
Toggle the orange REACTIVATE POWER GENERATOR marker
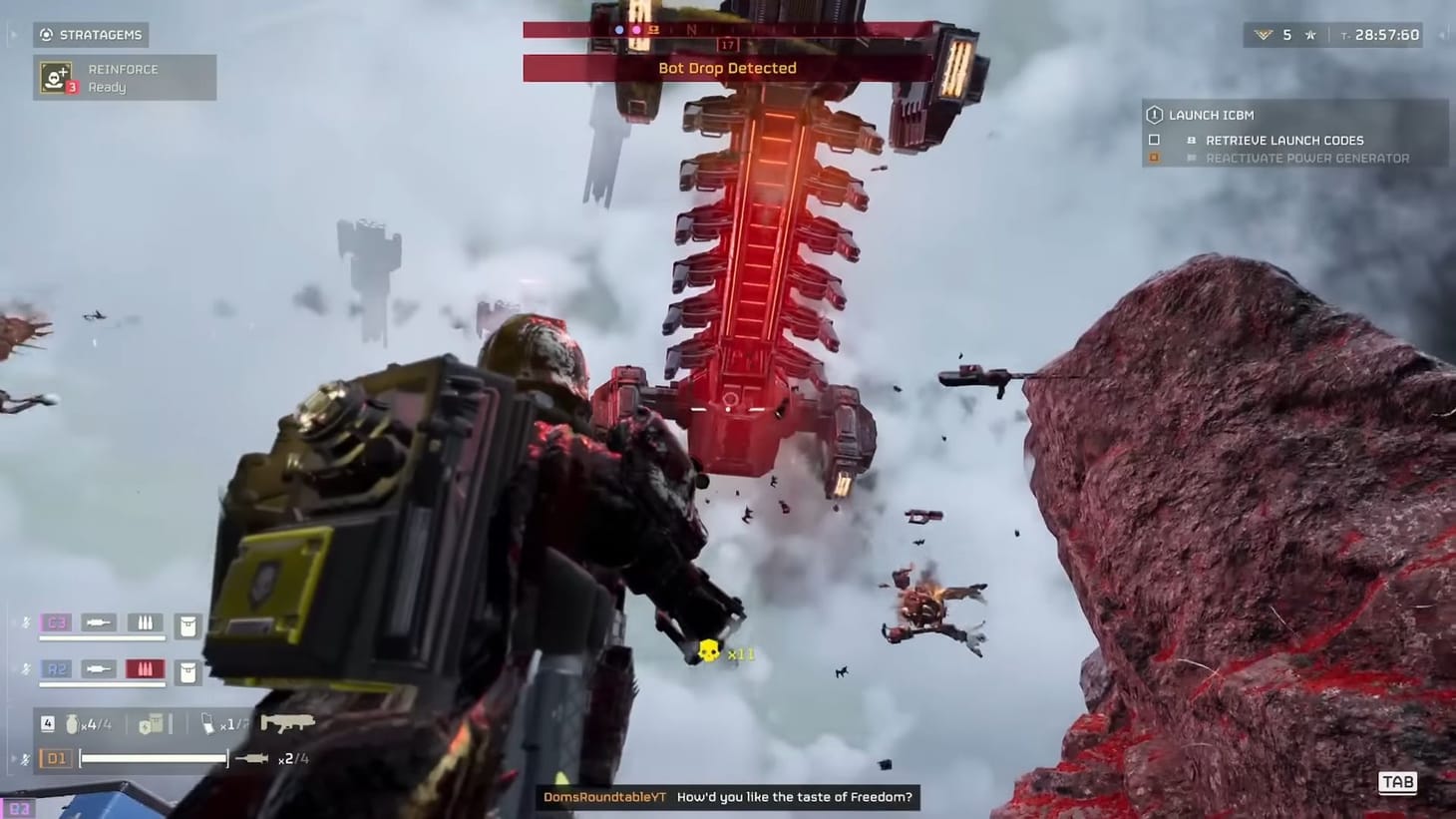pyautogui.click(x=1154, y=158)
